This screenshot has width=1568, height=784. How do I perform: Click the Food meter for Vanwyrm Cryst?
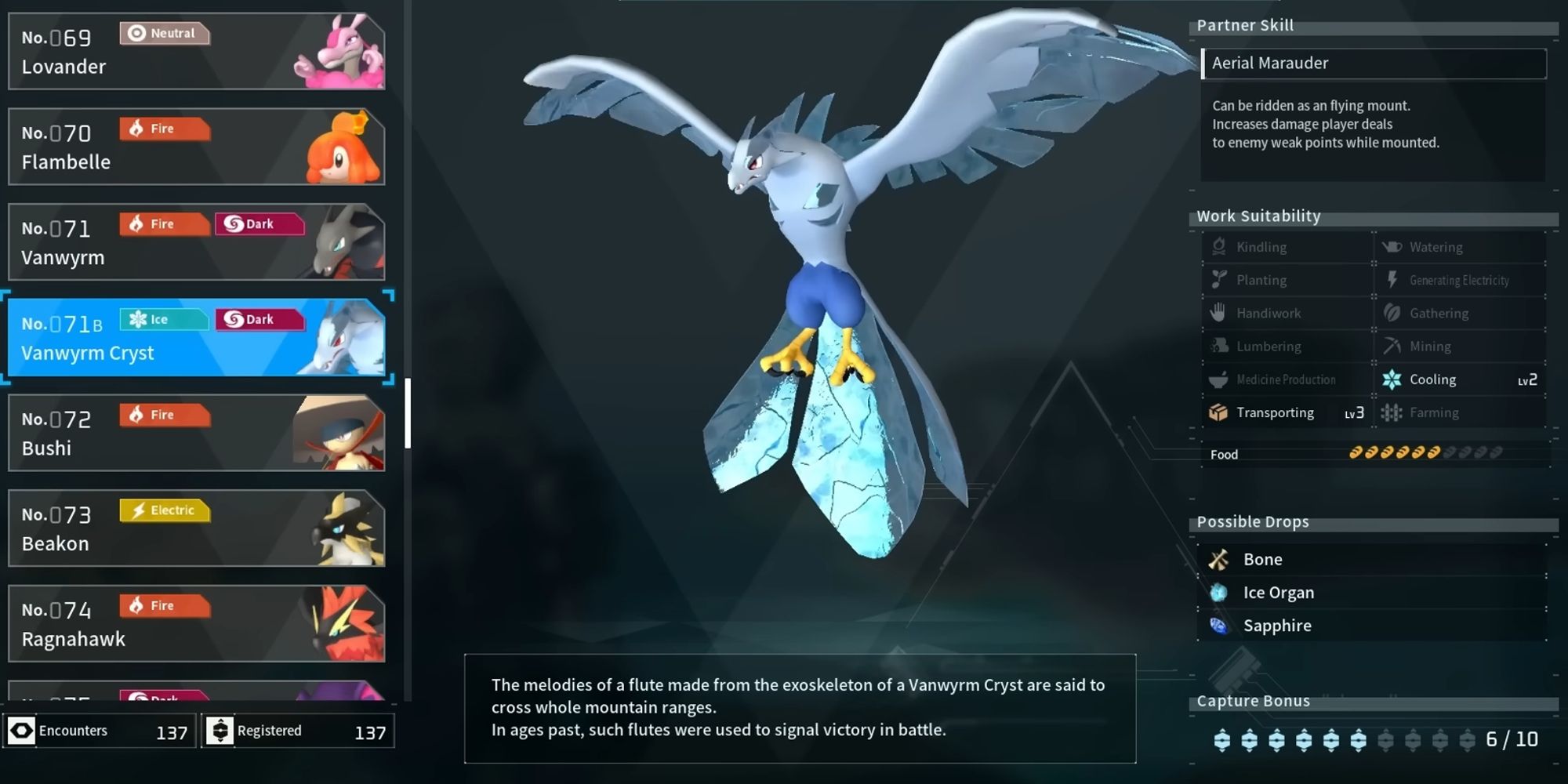[1427, 453]
